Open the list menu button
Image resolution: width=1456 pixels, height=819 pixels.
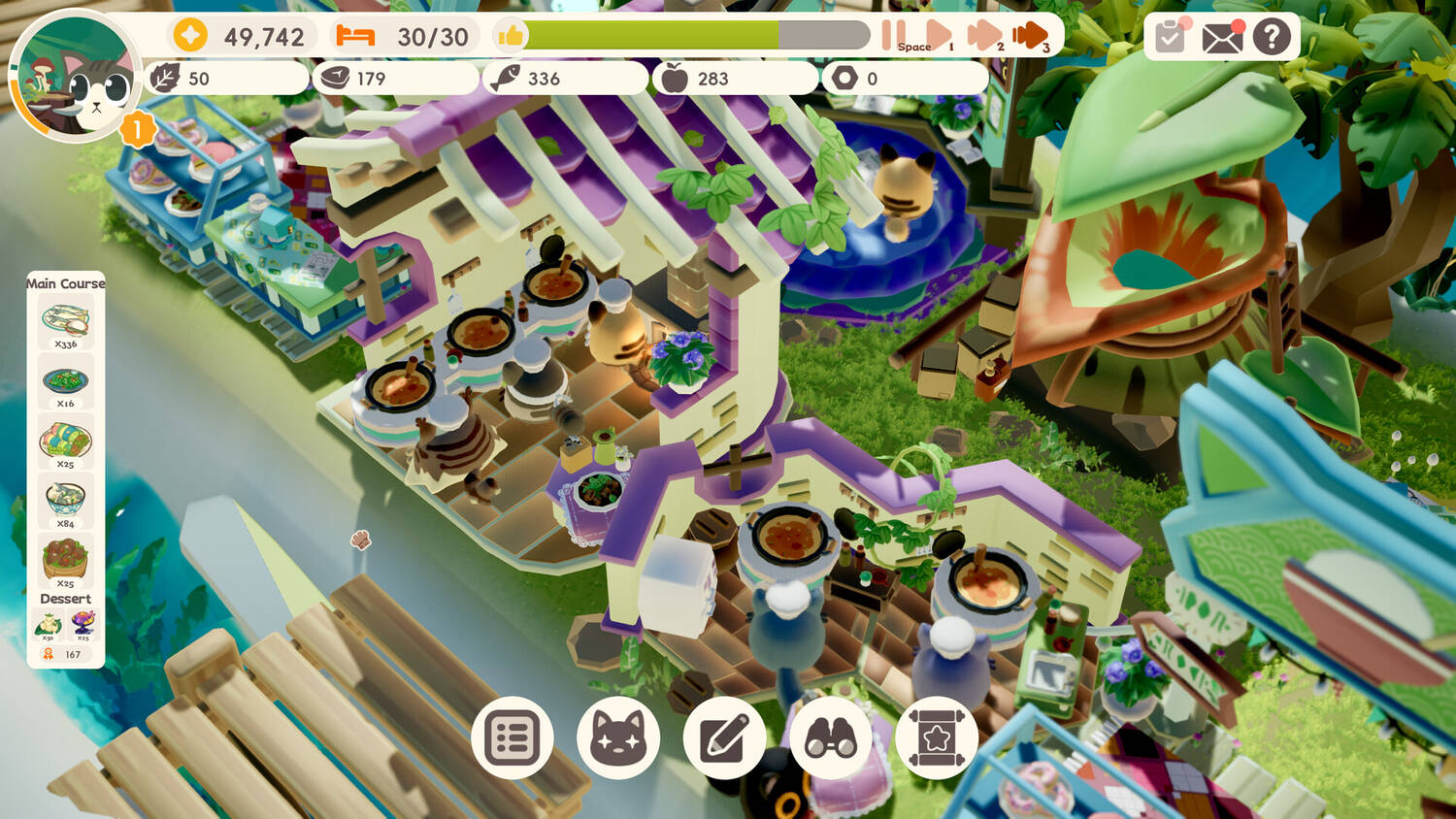(512, 738)
